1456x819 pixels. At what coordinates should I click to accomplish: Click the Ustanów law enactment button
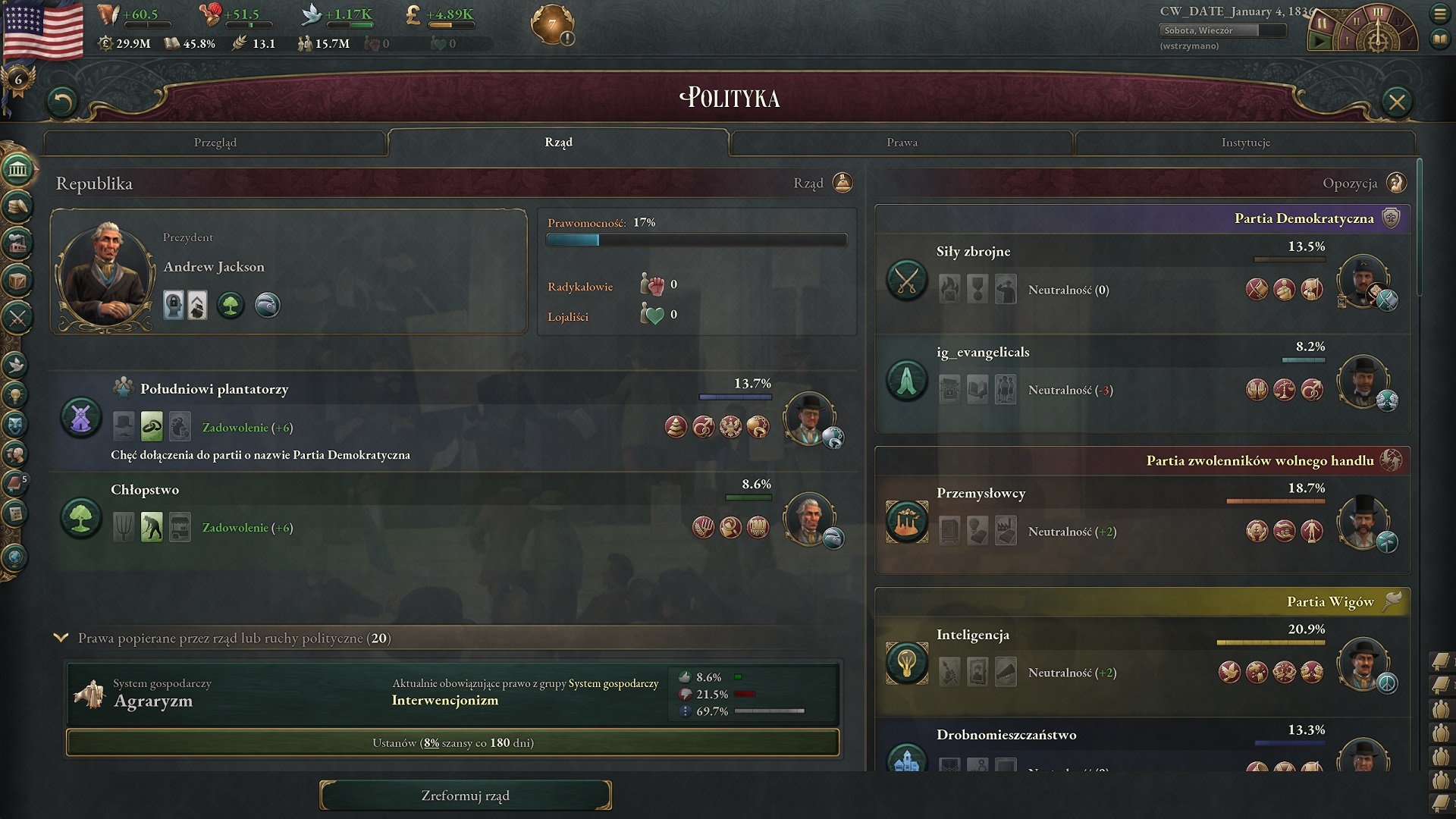click(453, 743)
